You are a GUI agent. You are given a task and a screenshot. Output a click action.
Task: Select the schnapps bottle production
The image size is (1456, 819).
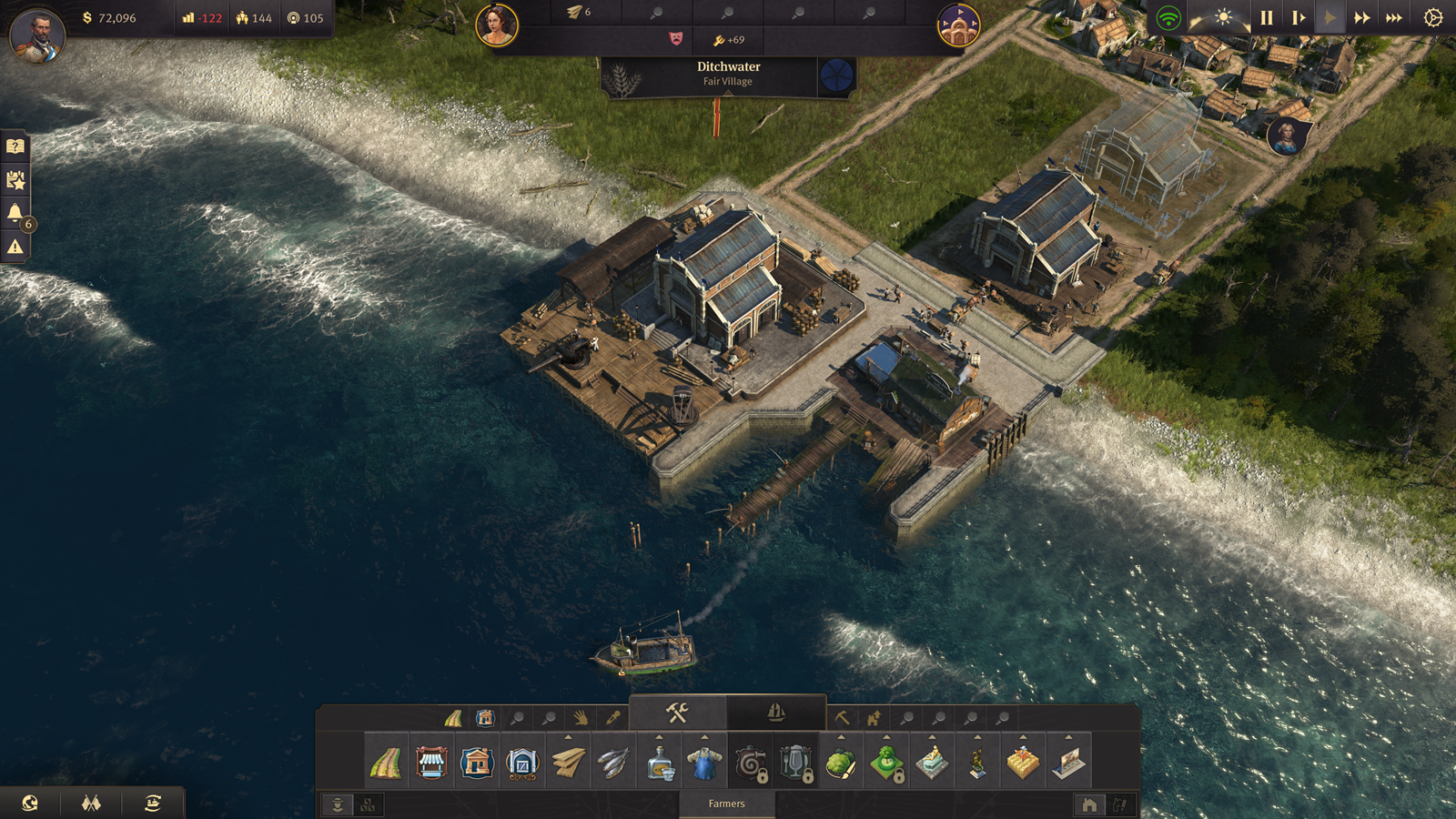pyautogui.click(x=659, y=763)
